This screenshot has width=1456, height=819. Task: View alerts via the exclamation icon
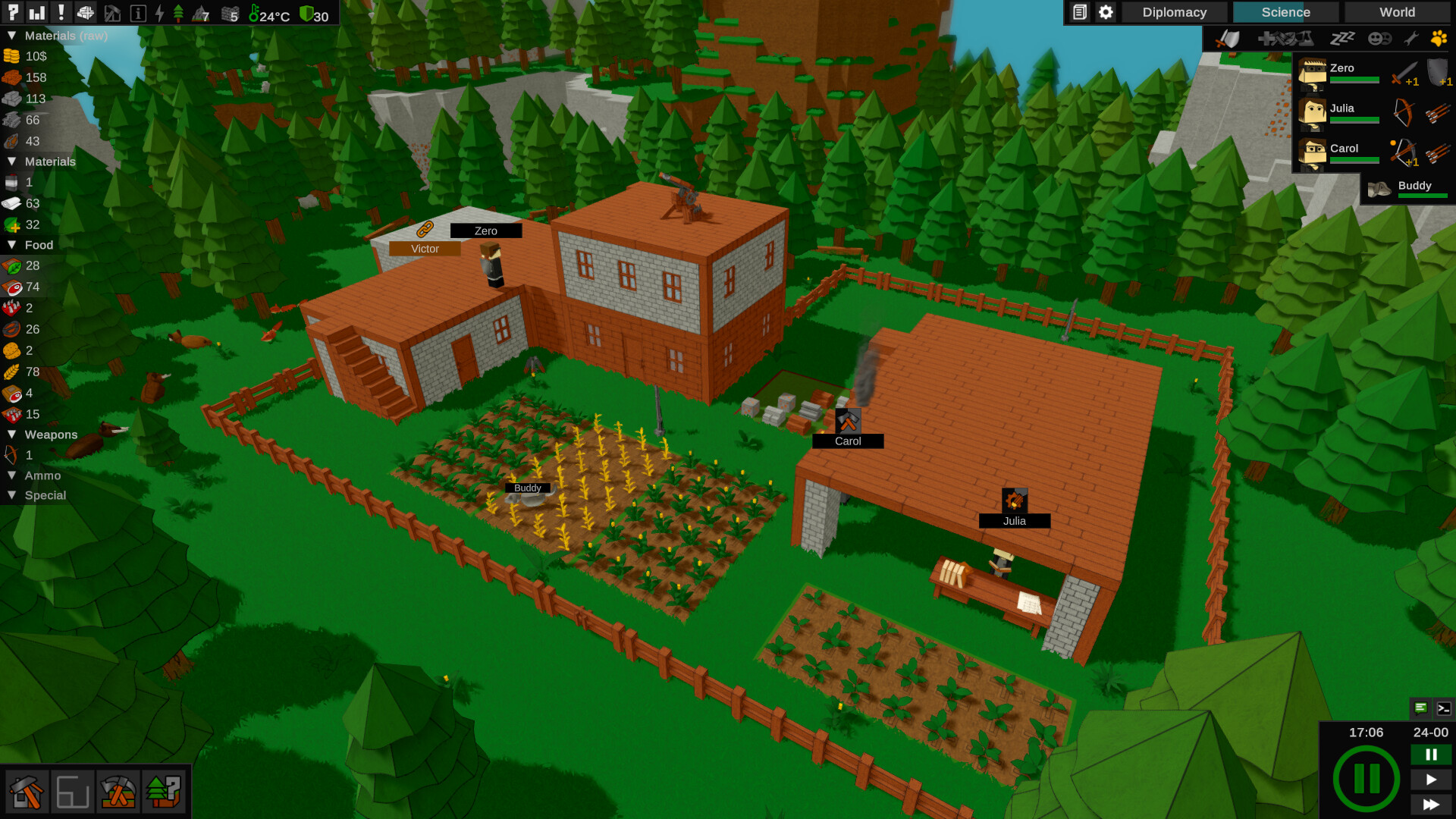[61, 11]
